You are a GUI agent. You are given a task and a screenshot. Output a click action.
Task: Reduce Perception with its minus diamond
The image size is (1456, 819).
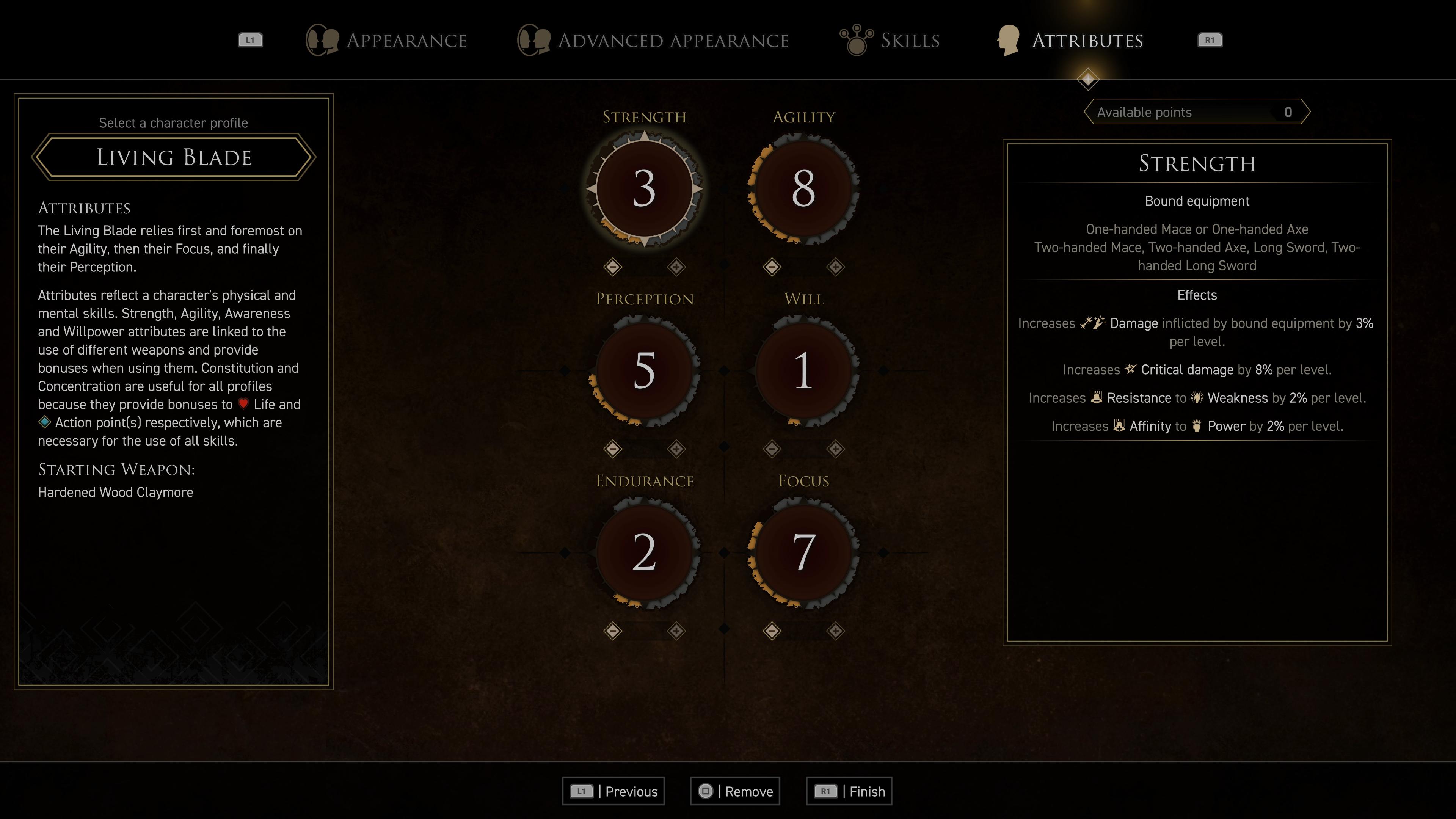(613, 449)
